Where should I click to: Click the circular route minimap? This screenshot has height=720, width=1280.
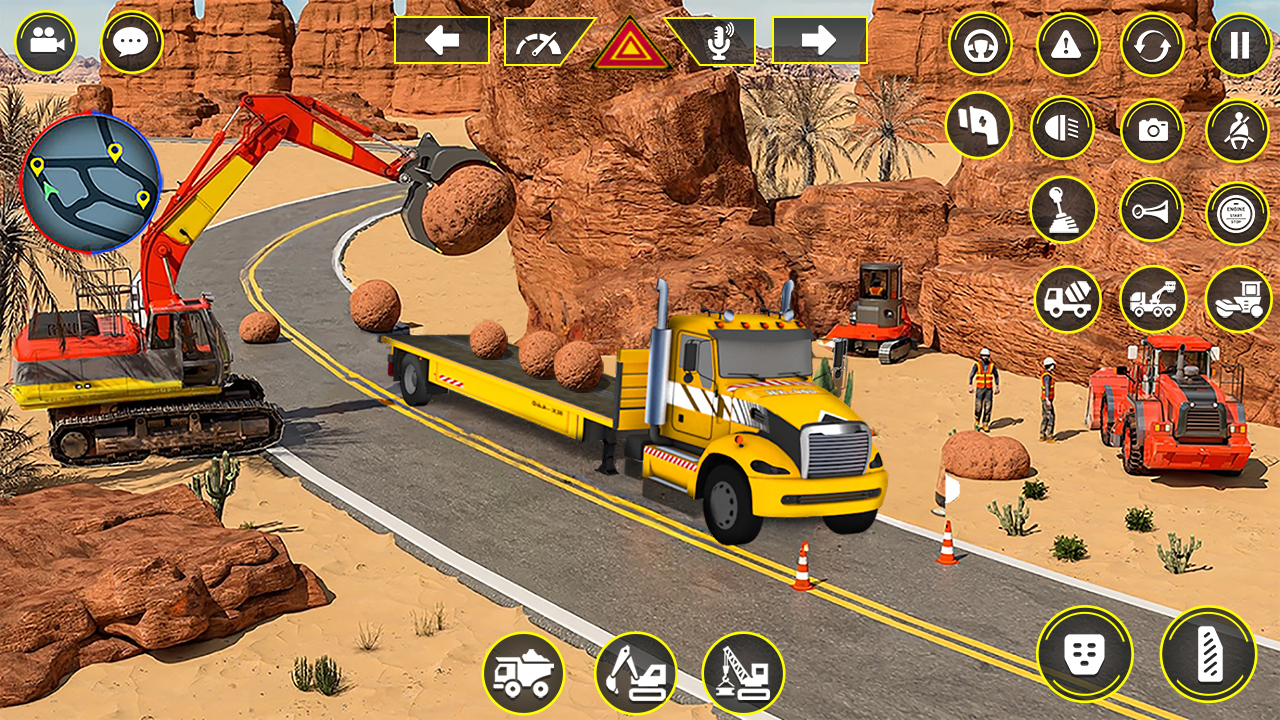(90, 182)
